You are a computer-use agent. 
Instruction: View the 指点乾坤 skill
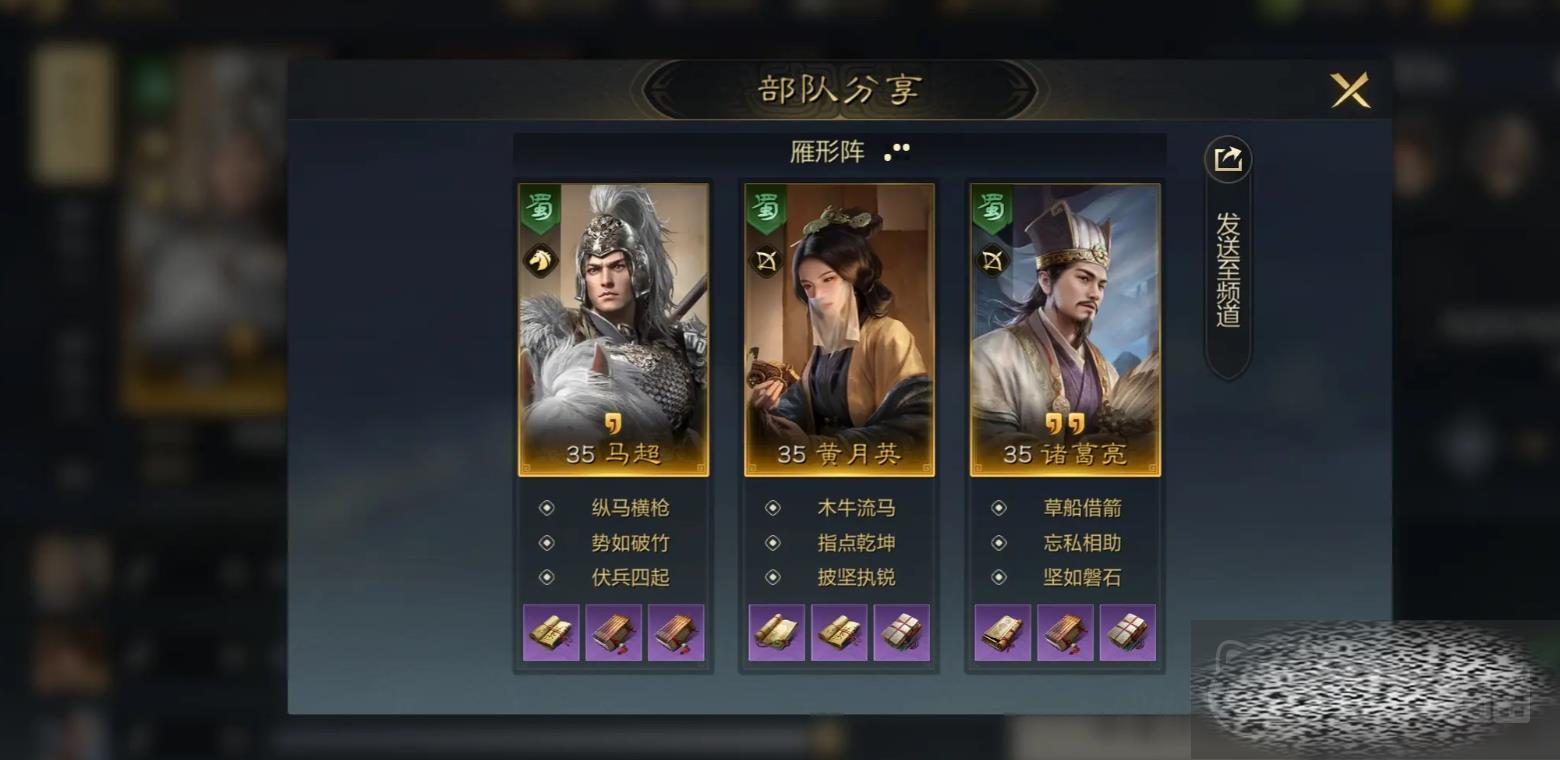tap(855, 543)
